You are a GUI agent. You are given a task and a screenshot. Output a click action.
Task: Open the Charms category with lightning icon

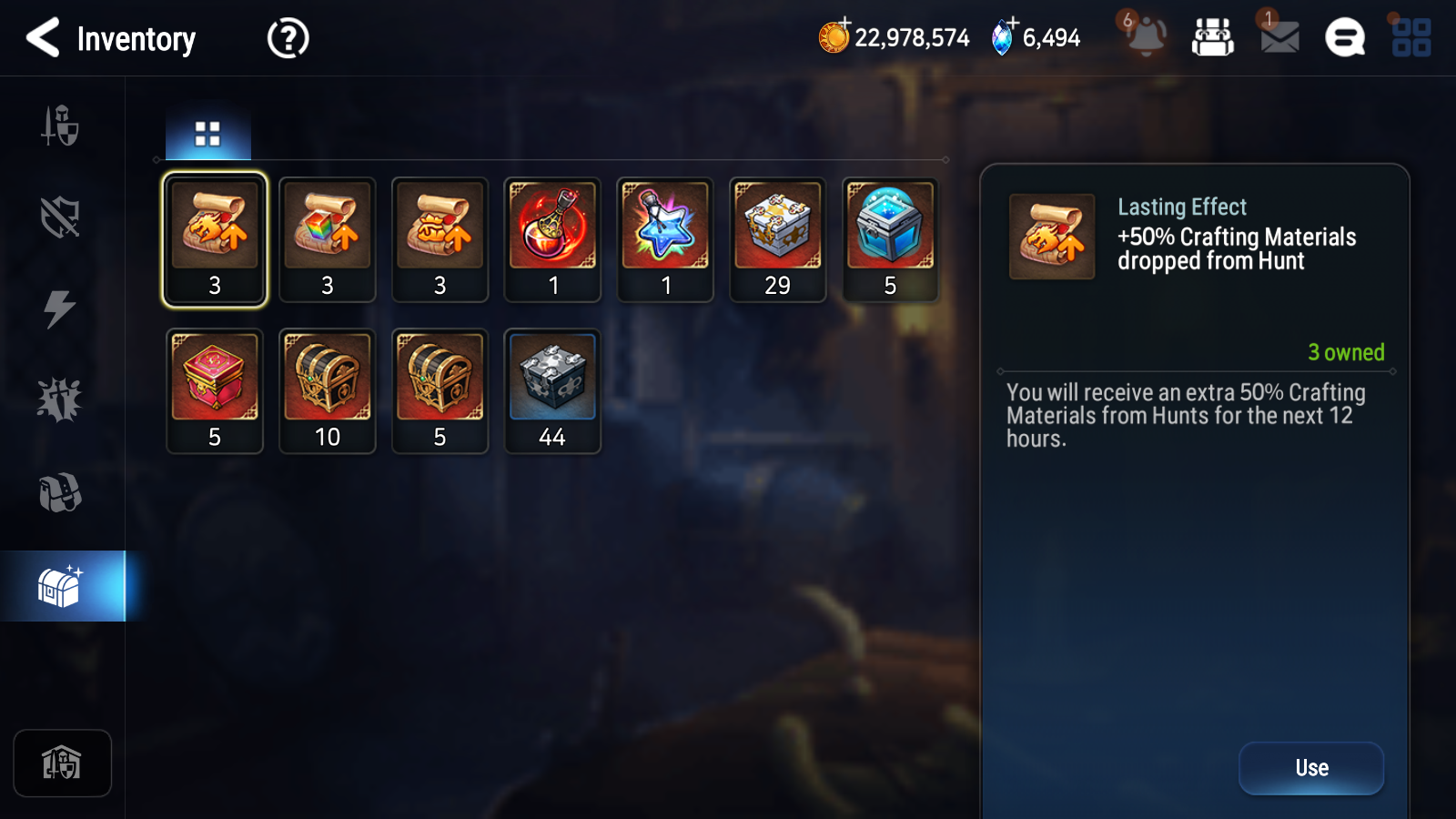pyautogui.click(x=62, y=309)
